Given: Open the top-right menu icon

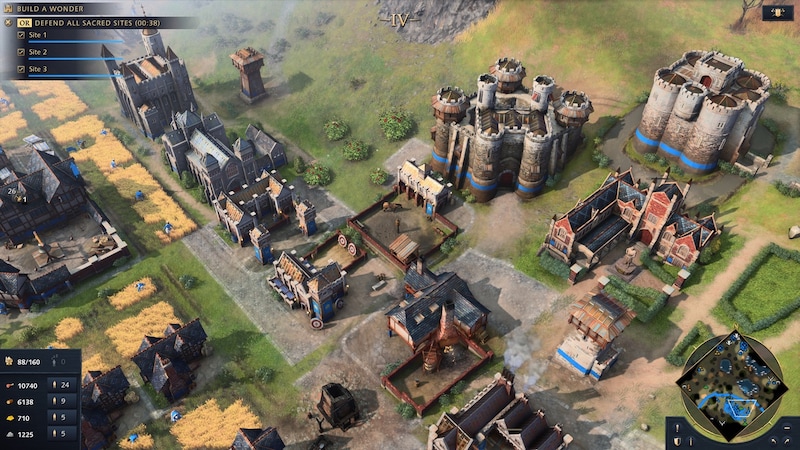Looking at the screenshot, I should coord(777,13).
